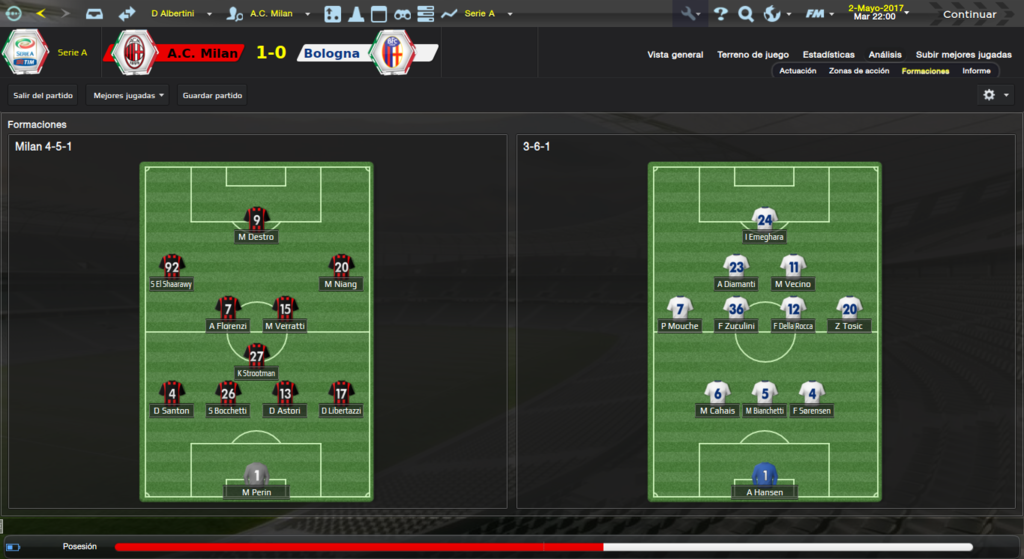Open the Terreno de juego tab

coord(753,55)
